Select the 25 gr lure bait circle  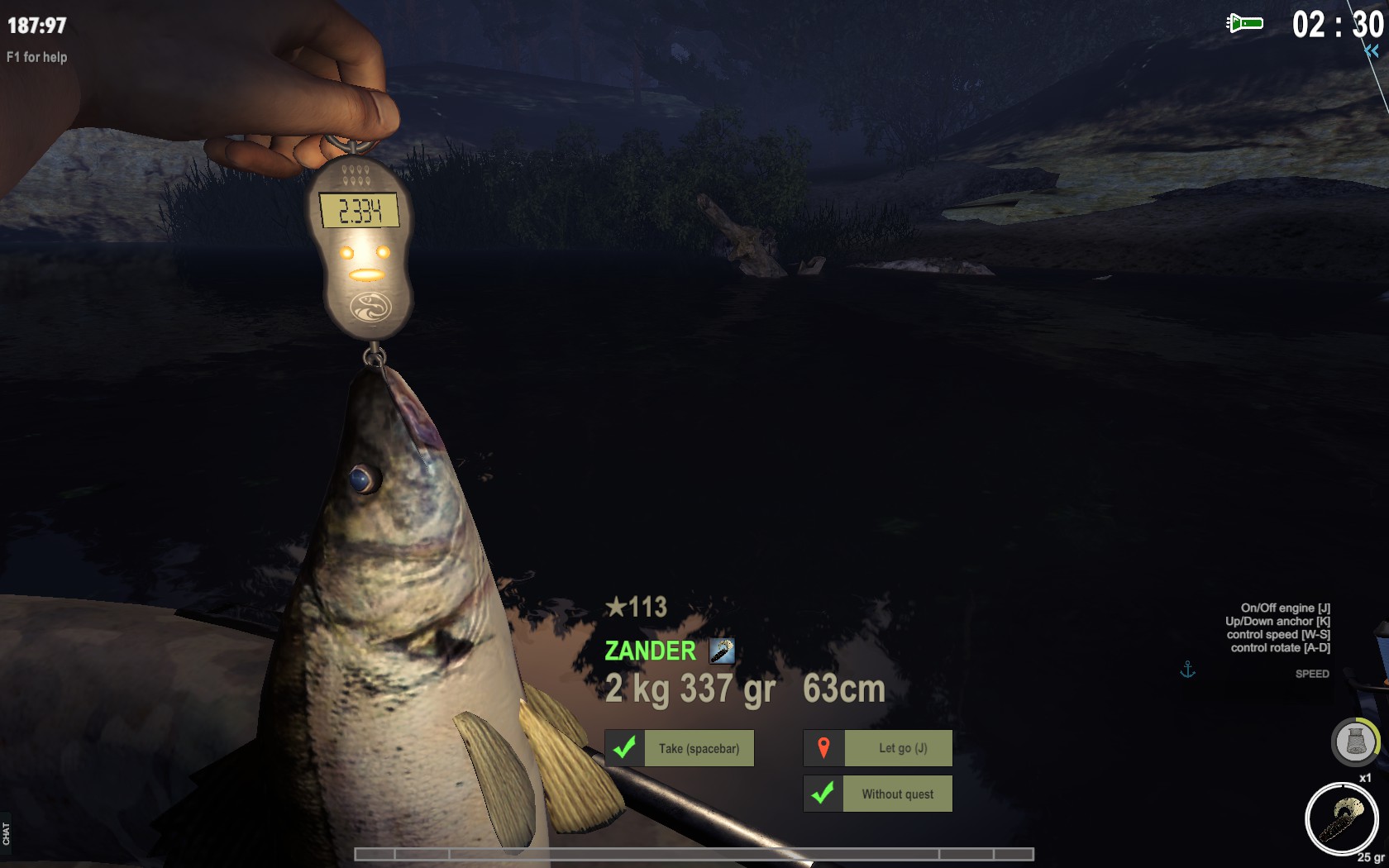[x=1340, y=819]
